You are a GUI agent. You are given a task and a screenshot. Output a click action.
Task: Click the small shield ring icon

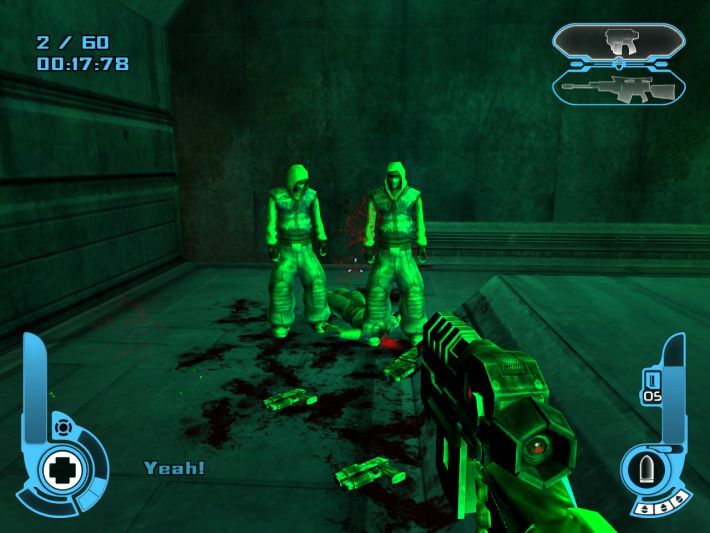[x=63, y=426]
